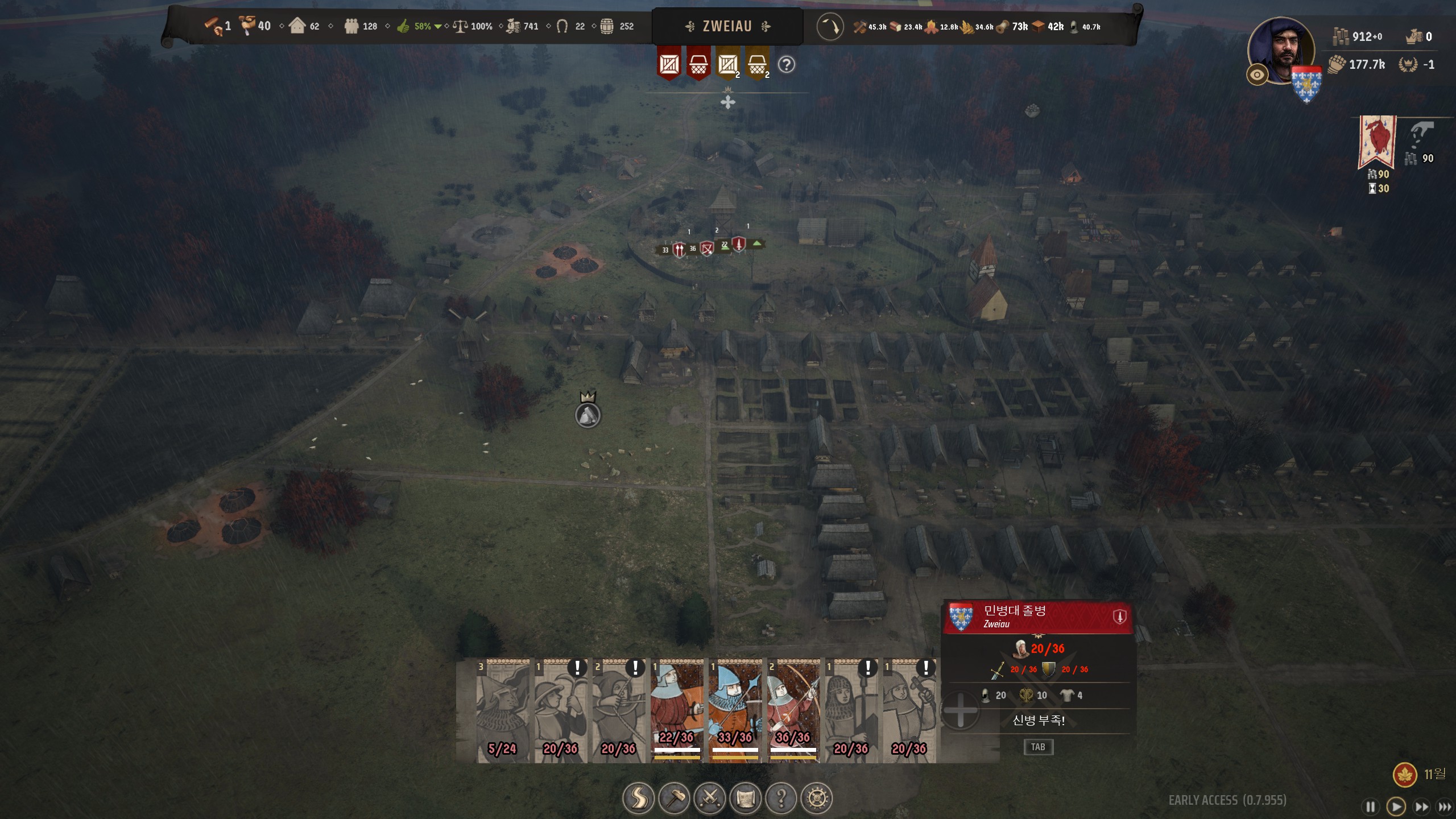1456x819 pixels.
Task: Open the army menu (crossed swords icon)
Action: [710, 798]
